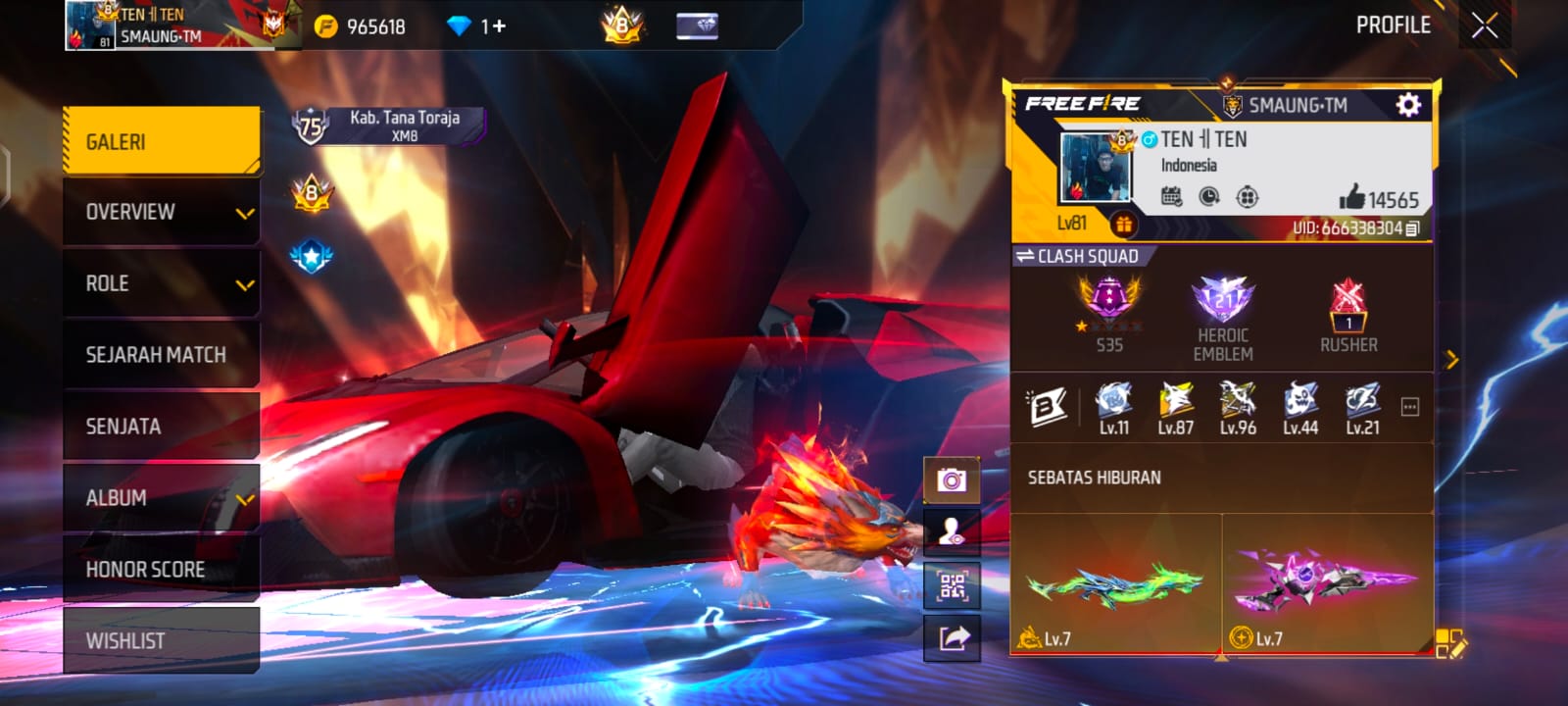Viewport: 1568px width, 706px height.
Task: Close the profile screen
Action: point(1484,25)
